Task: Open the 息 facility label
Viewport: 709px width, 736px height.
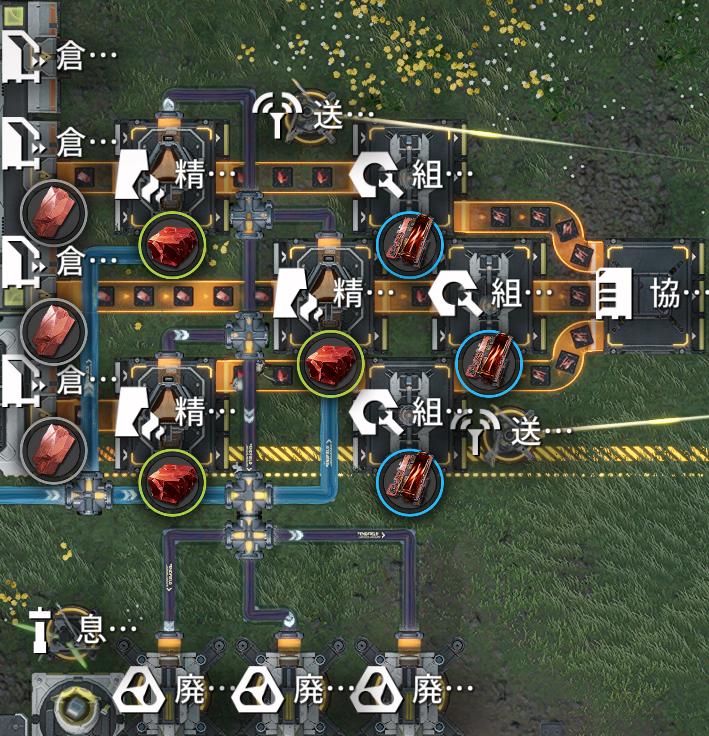Action: (90, 629)
